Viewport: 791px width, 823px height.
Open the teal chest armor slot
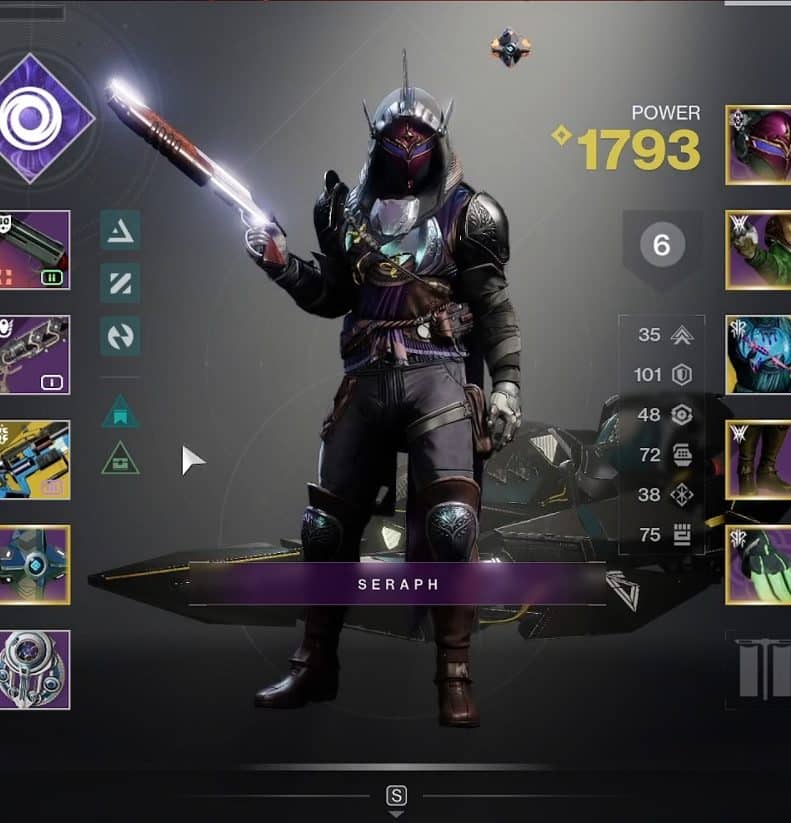pyautogui.click(x=759, y=355)
